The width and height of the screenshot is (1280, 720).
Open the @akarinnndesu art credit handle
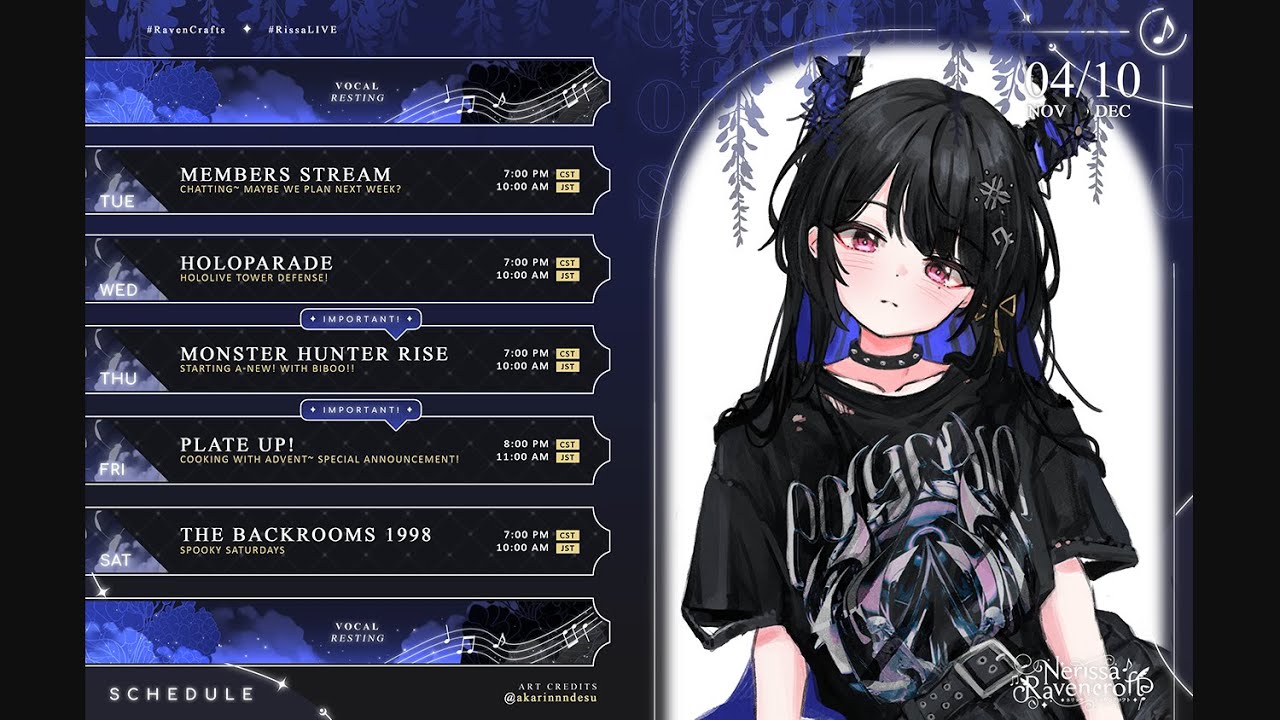551,699
